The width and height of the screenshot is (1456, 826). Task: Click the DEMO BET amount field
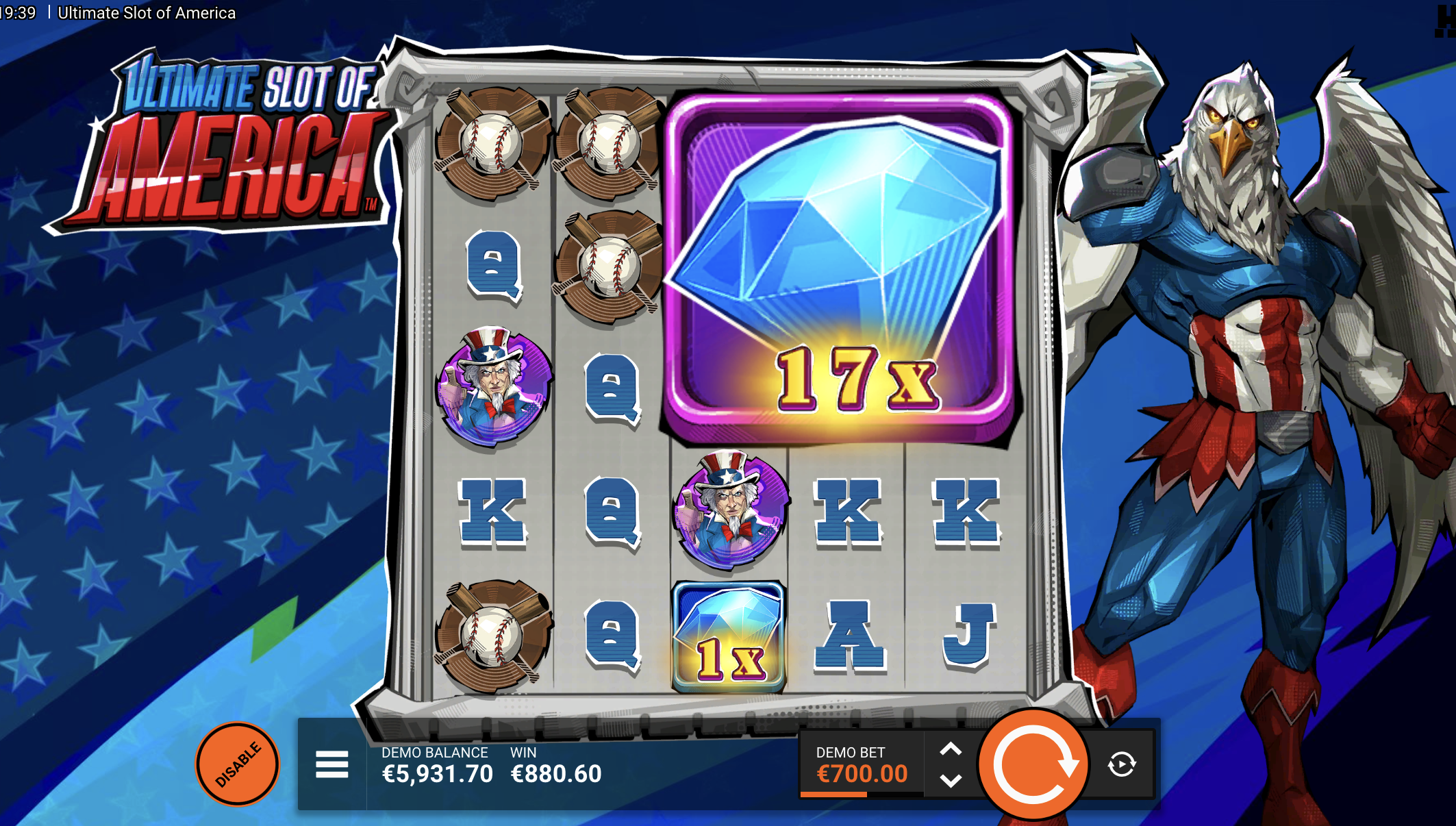tap(861, 773)
